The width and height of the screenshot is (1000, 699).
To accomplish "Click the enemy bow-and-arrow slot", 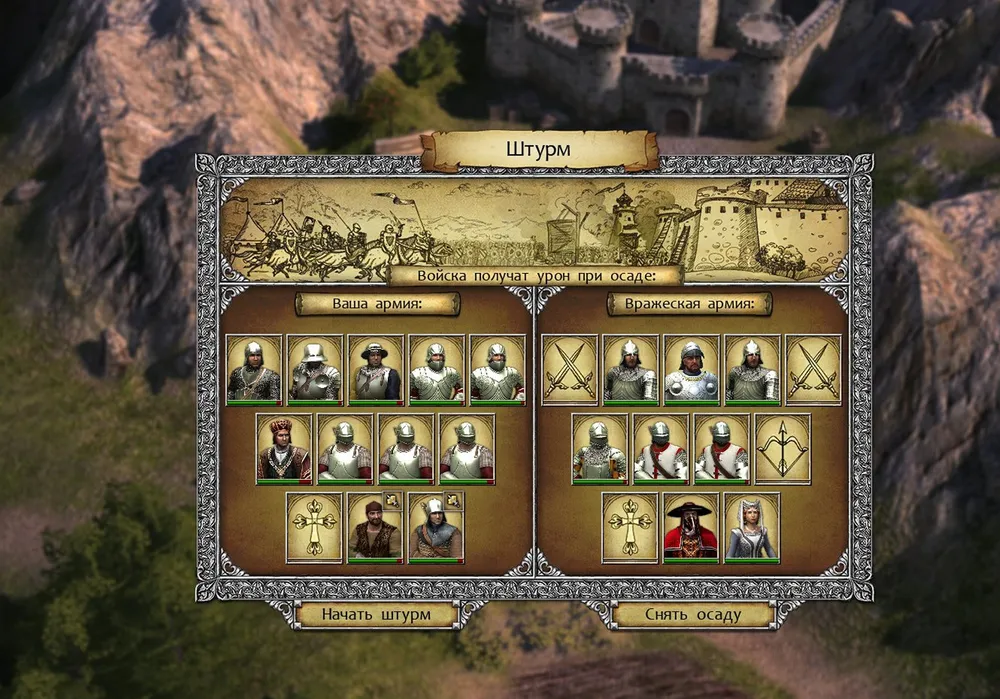I will (x=782, y=448).
